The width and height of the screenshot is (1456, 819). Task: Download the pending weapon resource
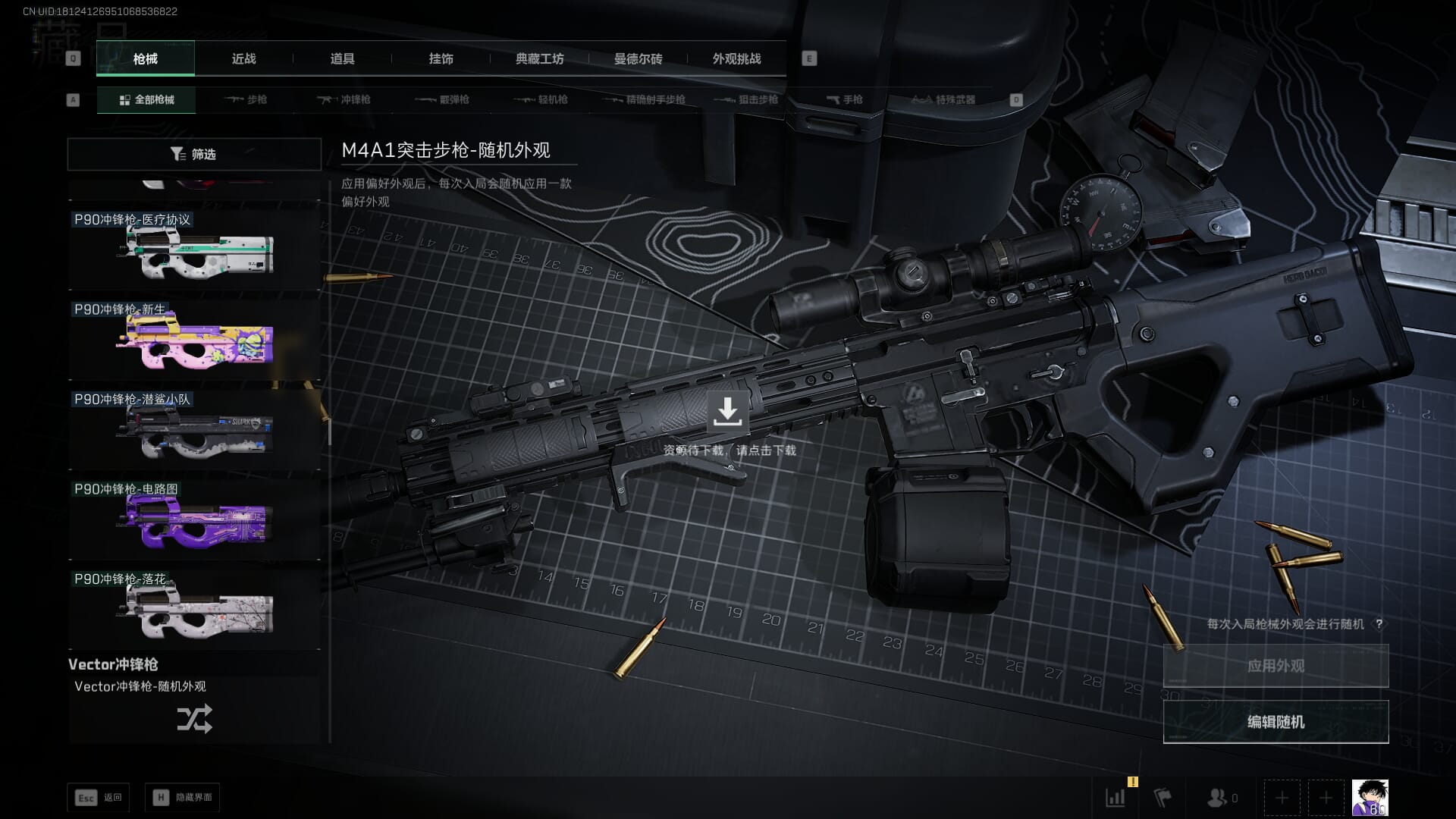(x=727, y=412)
